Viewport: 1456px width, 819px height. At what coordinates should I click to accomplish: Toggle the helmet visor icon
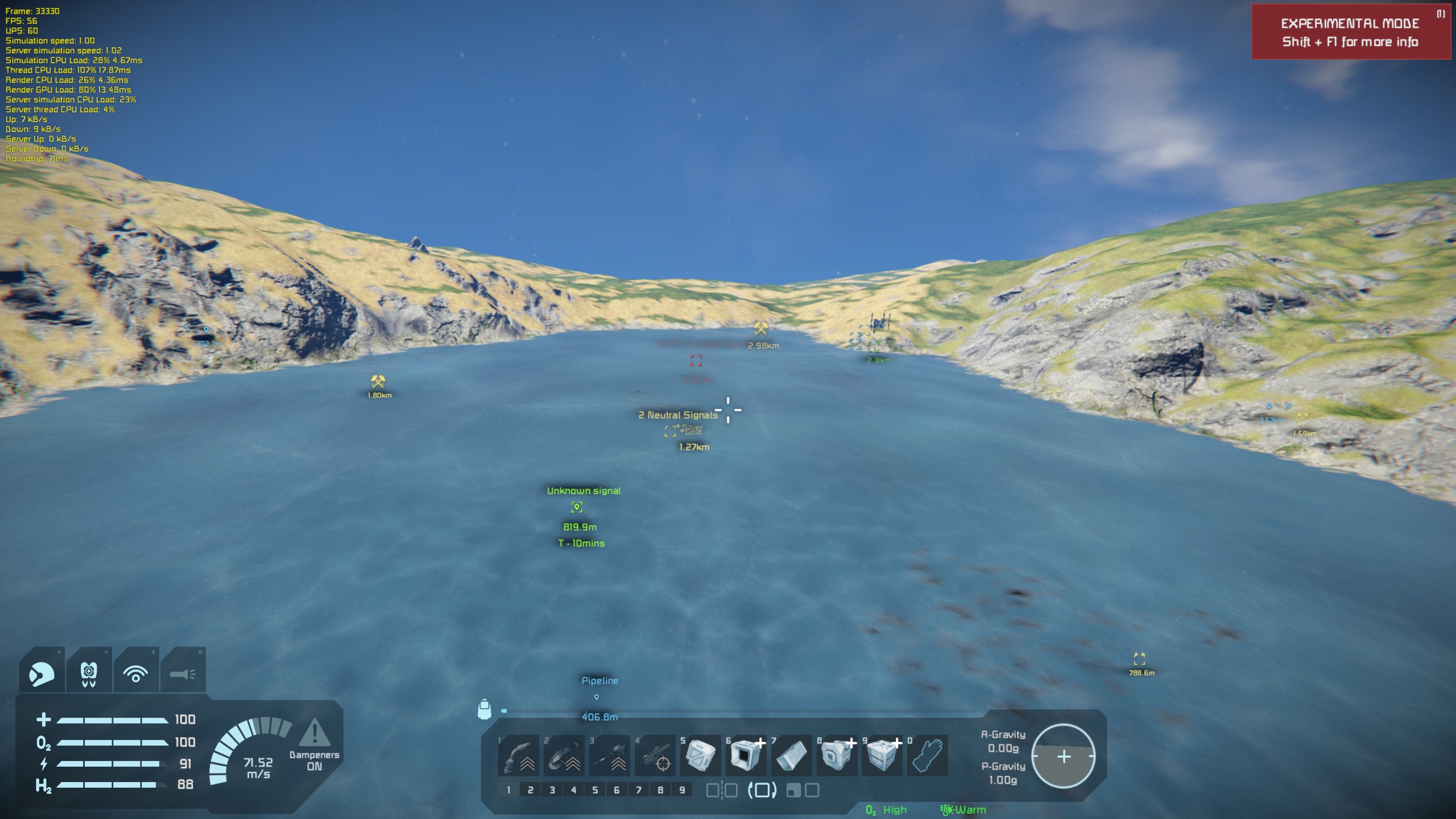point(42,674)
